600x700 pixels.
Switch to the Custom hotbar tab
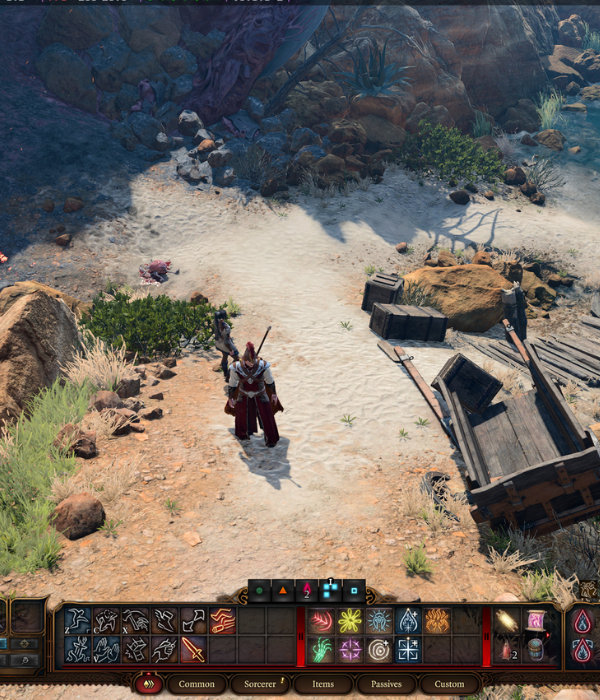[449, 684]
